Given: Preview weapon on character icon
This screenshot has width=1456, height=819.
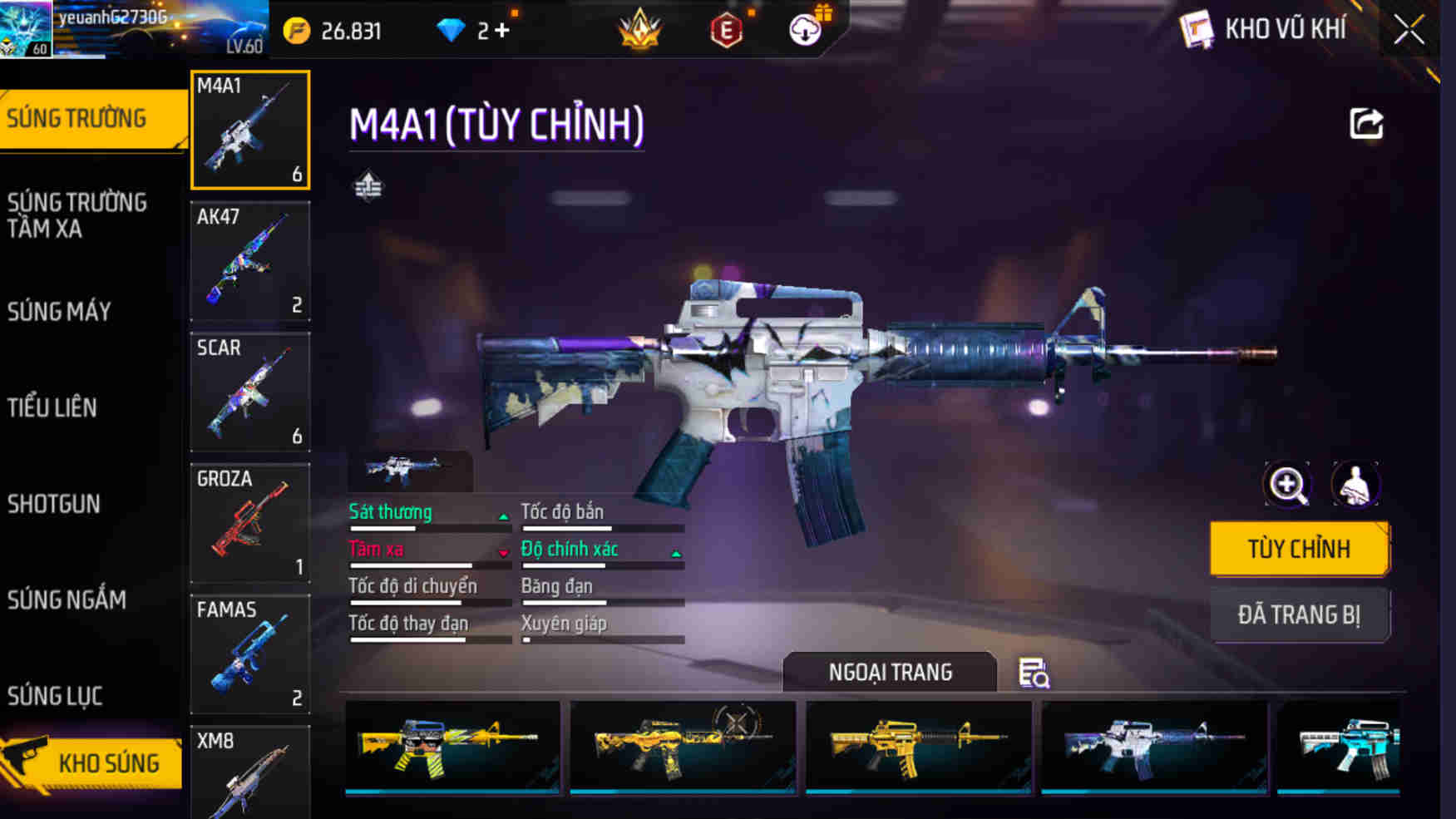Looking at the screenshot, I should [x=1355, y=485].
